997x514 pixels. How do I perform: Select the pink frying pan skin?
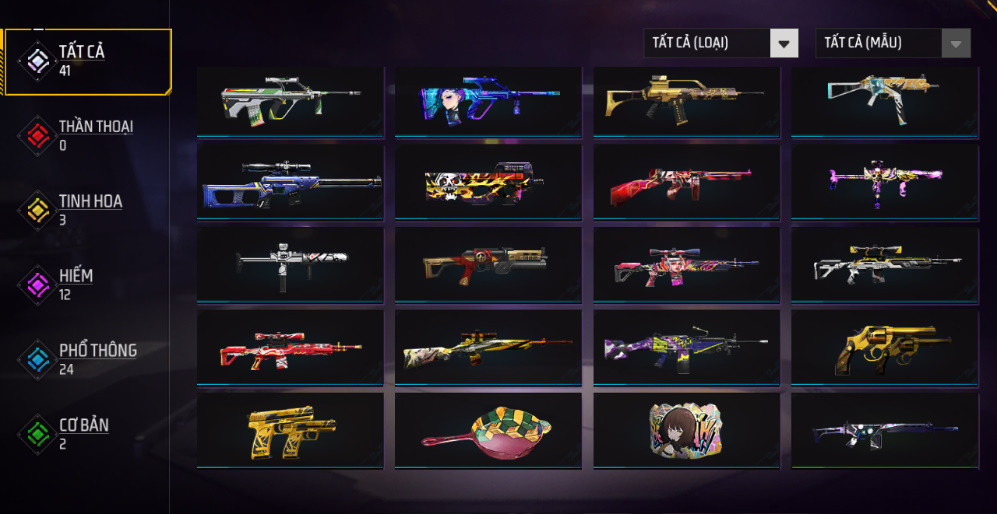(x=488, y=429)
